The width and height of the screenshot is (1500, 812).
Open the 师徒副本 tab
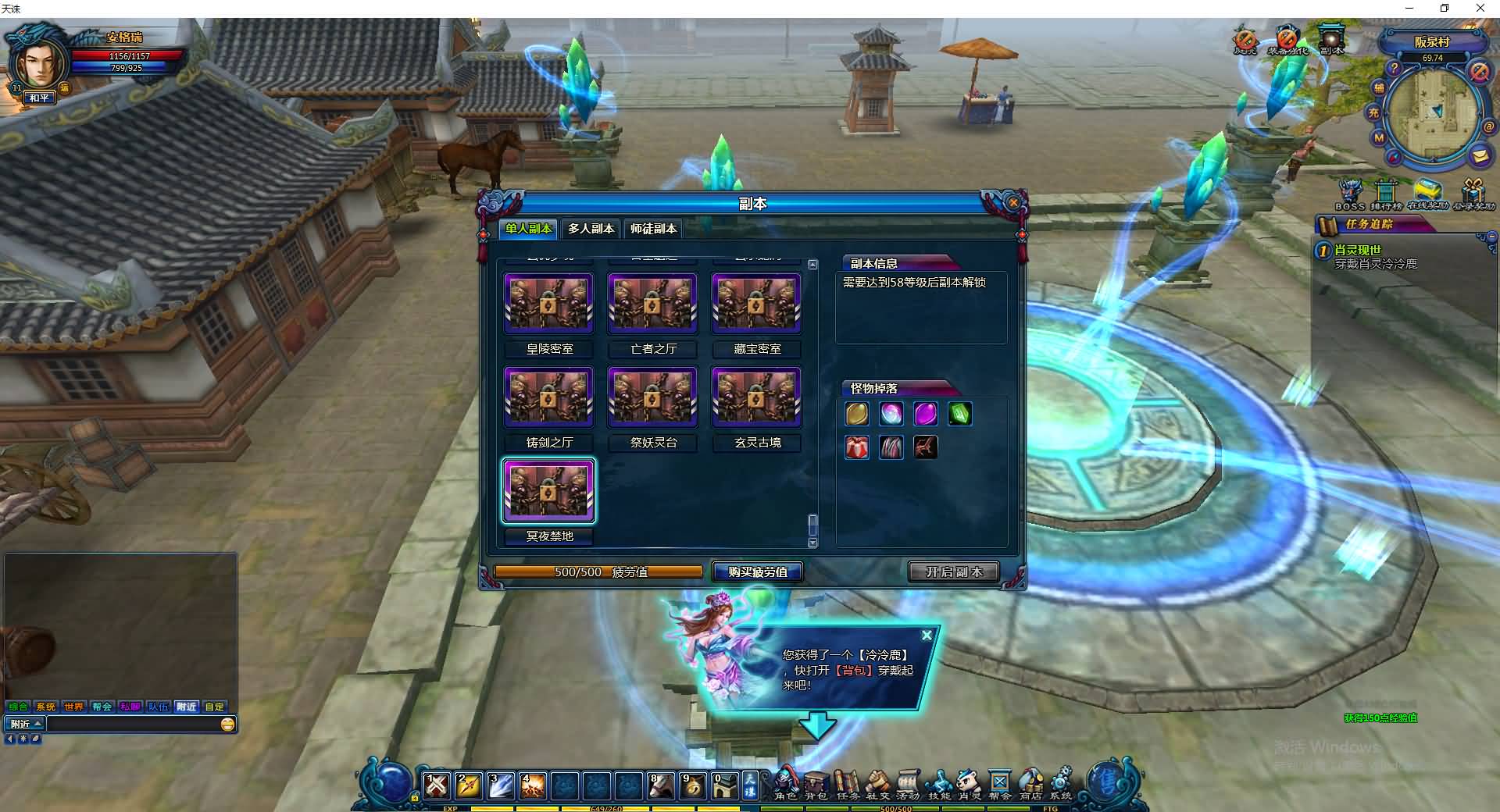coord(653,229)
